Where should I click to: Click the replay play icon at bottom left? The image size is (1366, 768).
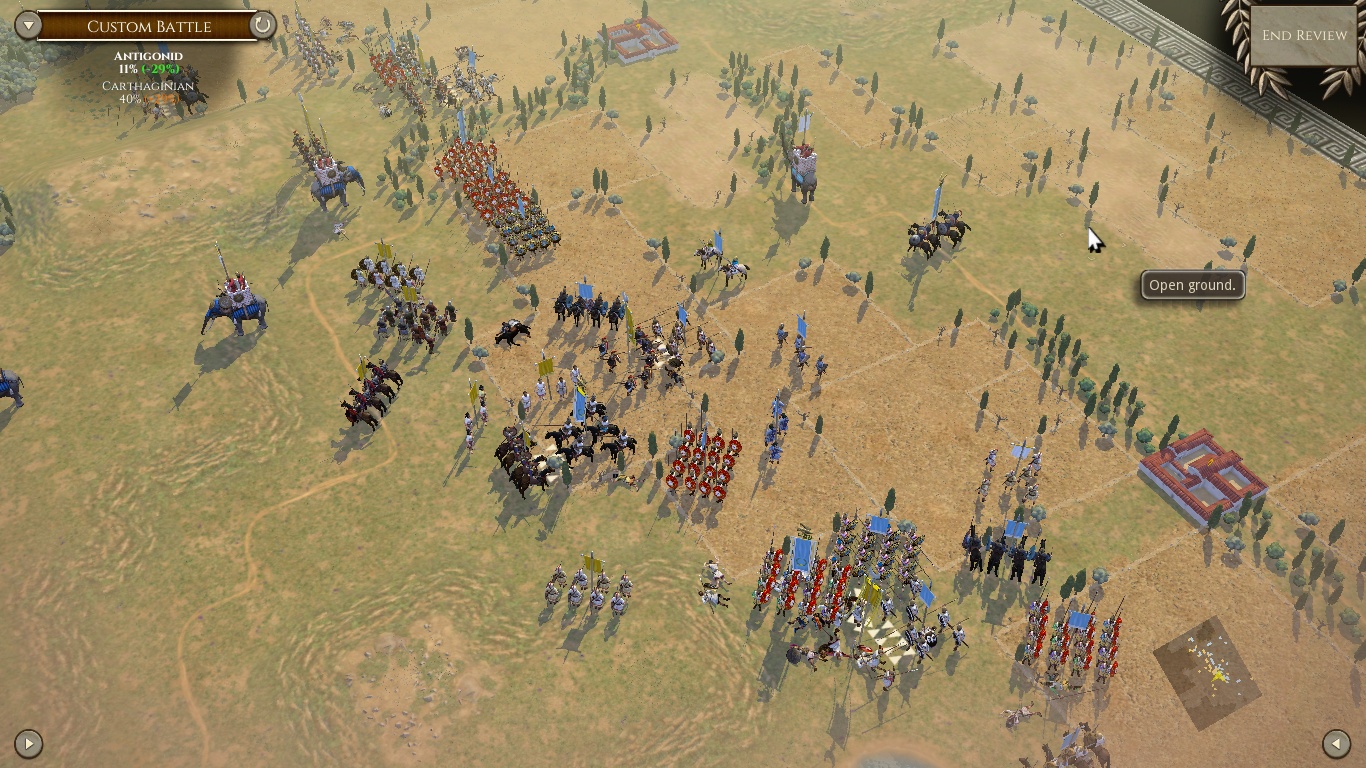click(29, 743)
